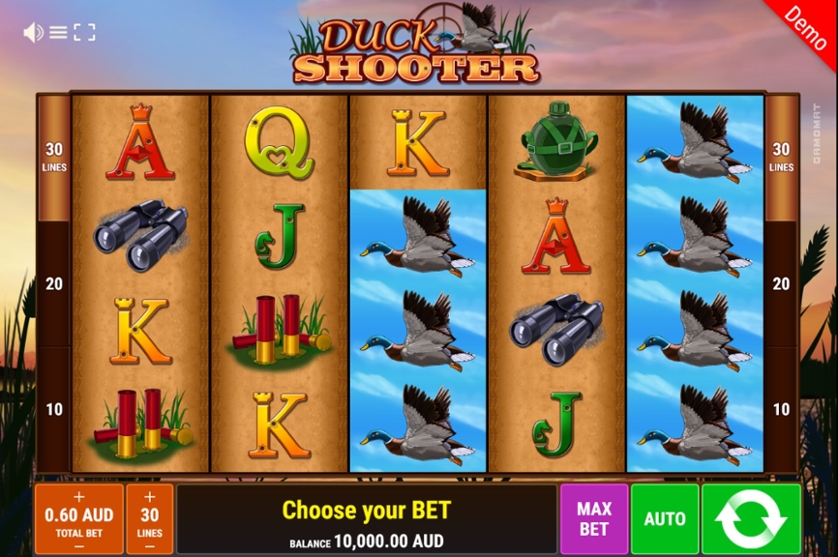Screen dimensions: 838x557
Task: Decrease total bet with the minus sign
Action: pyautogui.click(x=79, y=546)
